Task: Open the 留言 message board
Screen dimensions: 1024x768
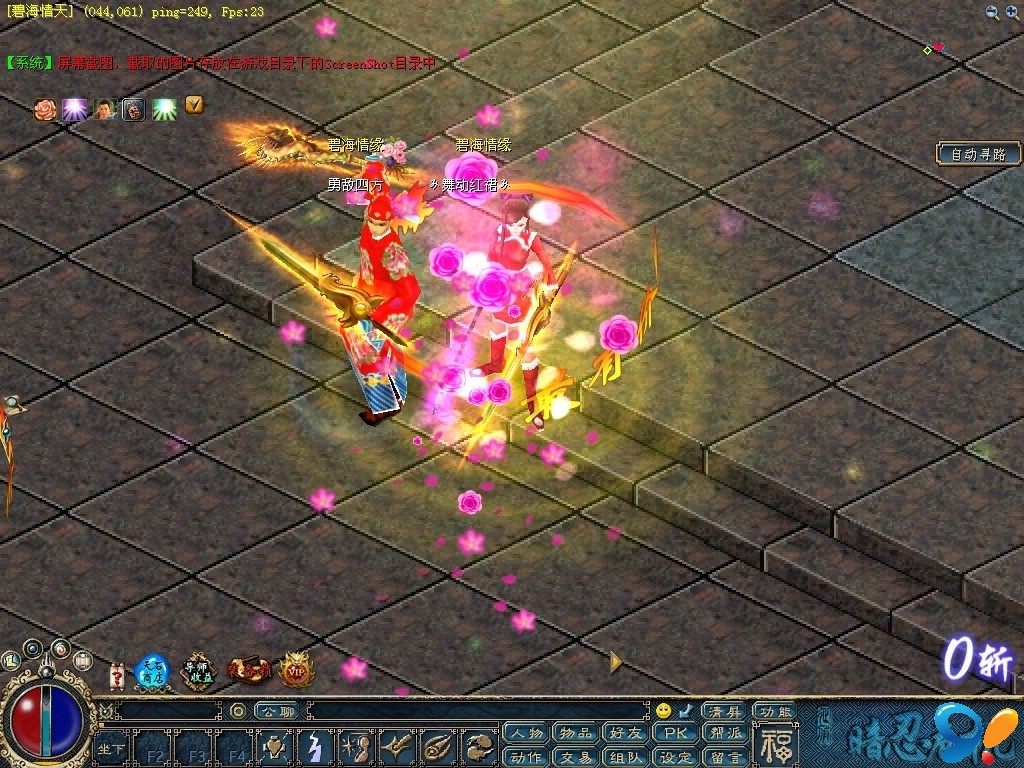Action: 726,757
